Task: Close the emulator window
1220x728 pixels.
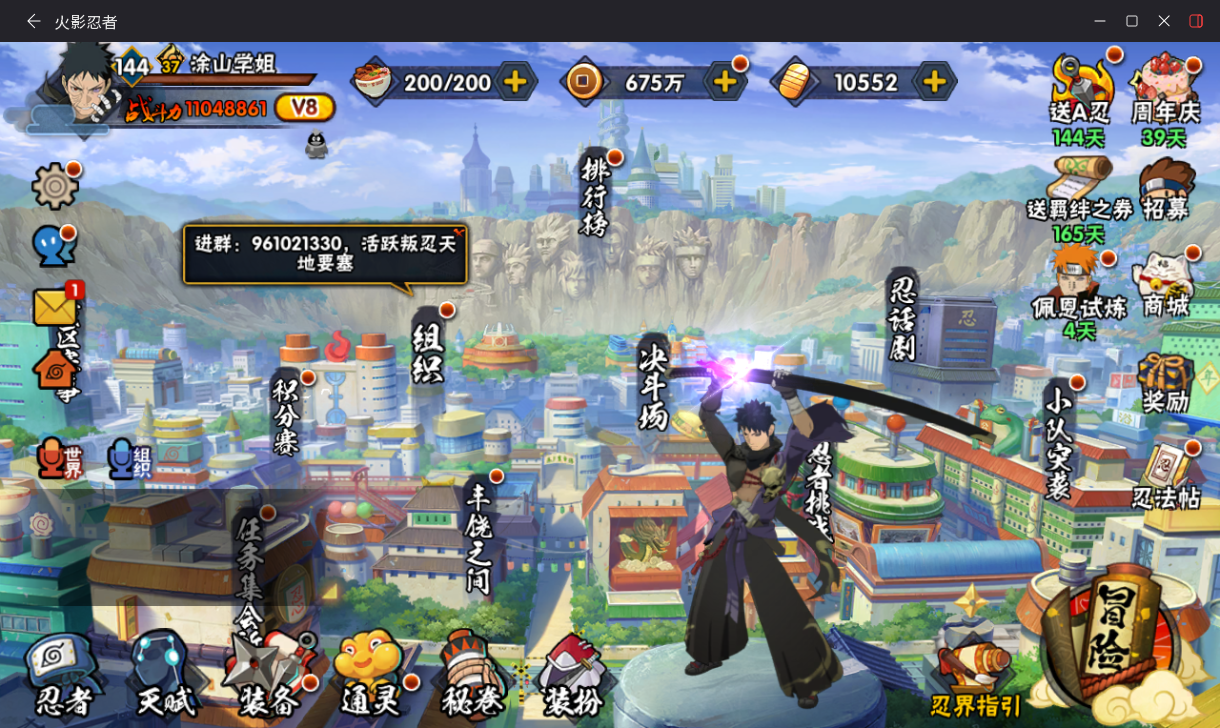Action: point(1164,21)
